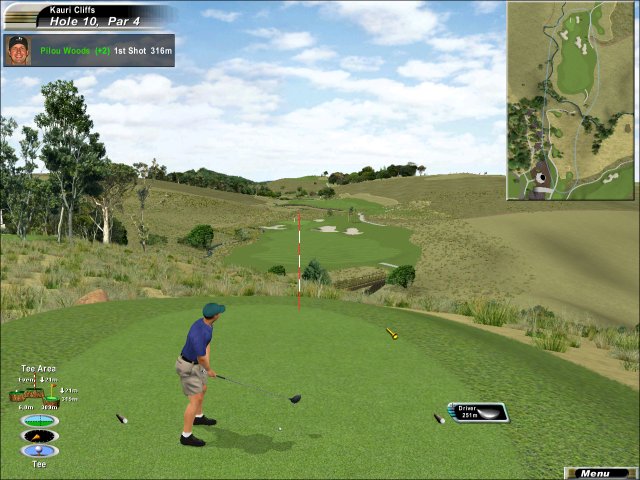
Task: Click the horizon aim view icon
Action: click(39, 421)
